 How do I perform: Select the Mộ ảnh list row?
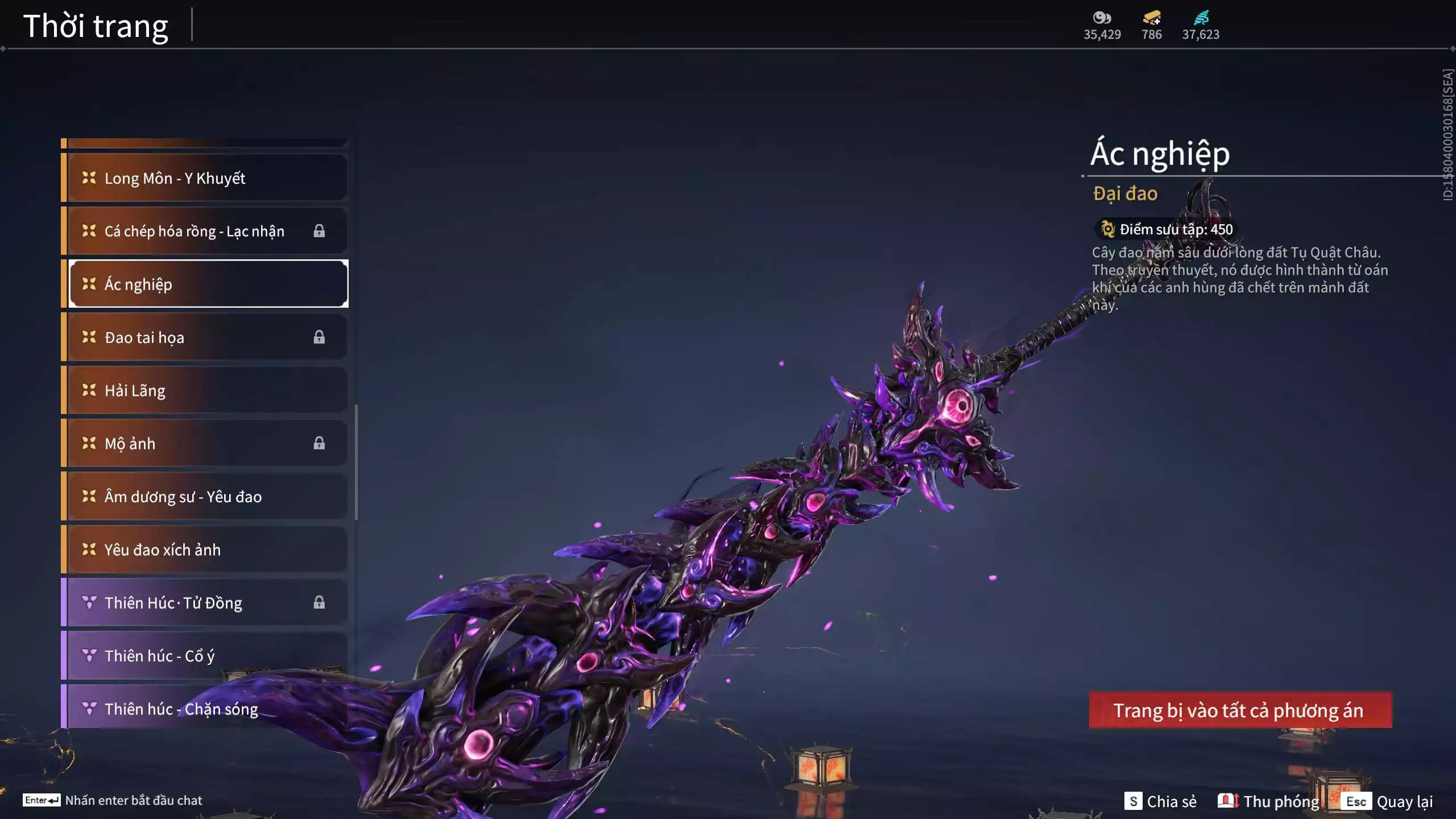pos(207,443)
